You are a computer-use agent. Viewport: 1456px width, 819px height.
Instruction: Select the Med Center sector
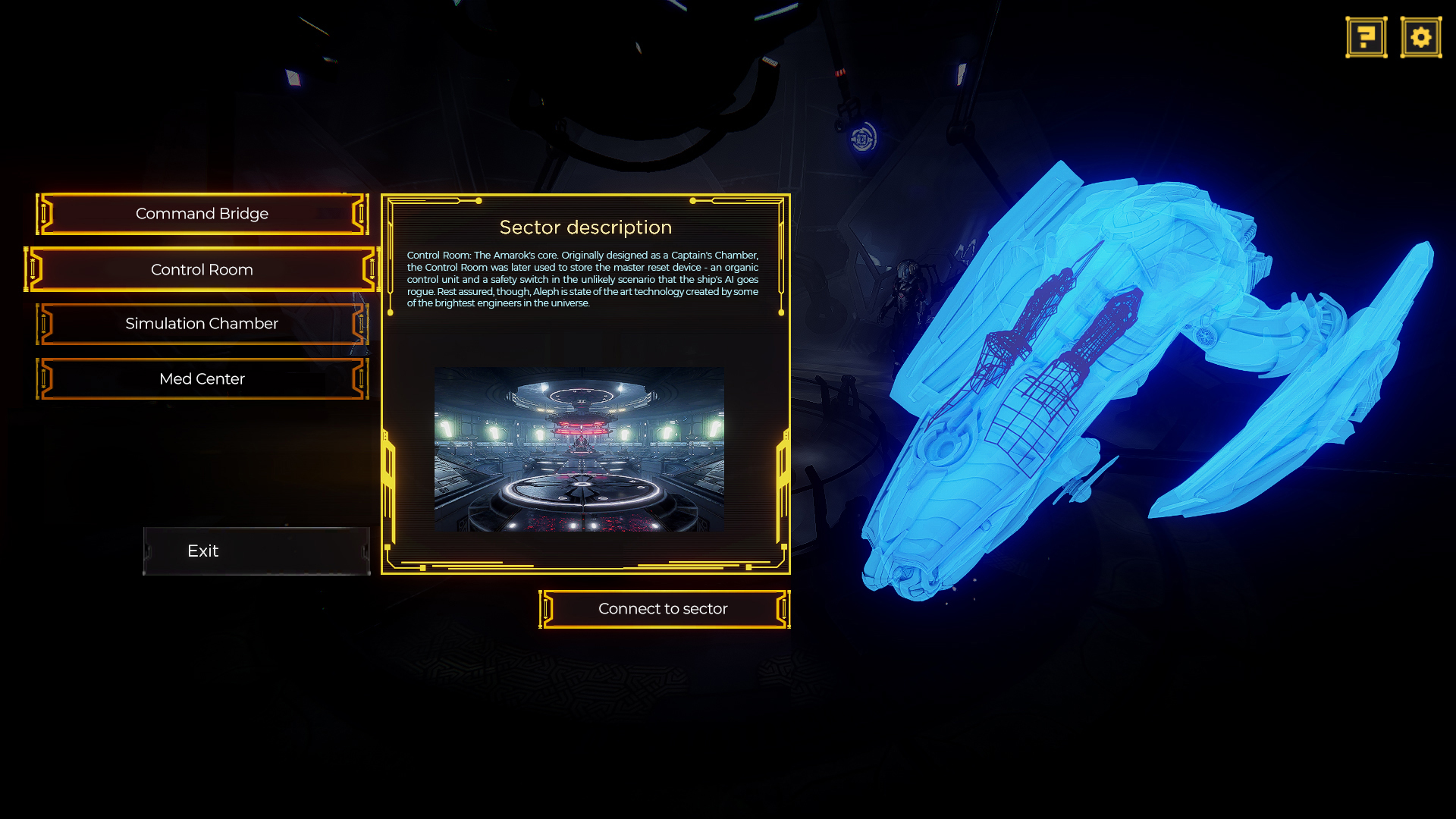pyautogui.click(x=202, y=378)
